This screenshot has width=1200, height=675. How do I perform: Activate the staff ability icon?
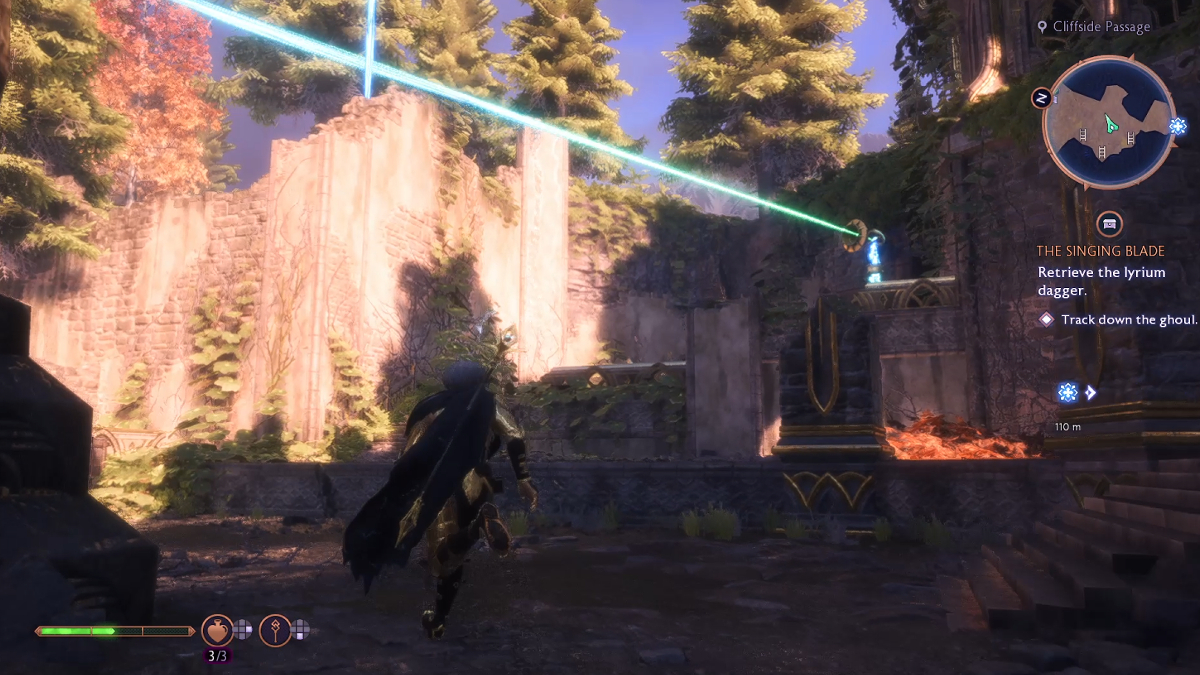tap(275, 630)
